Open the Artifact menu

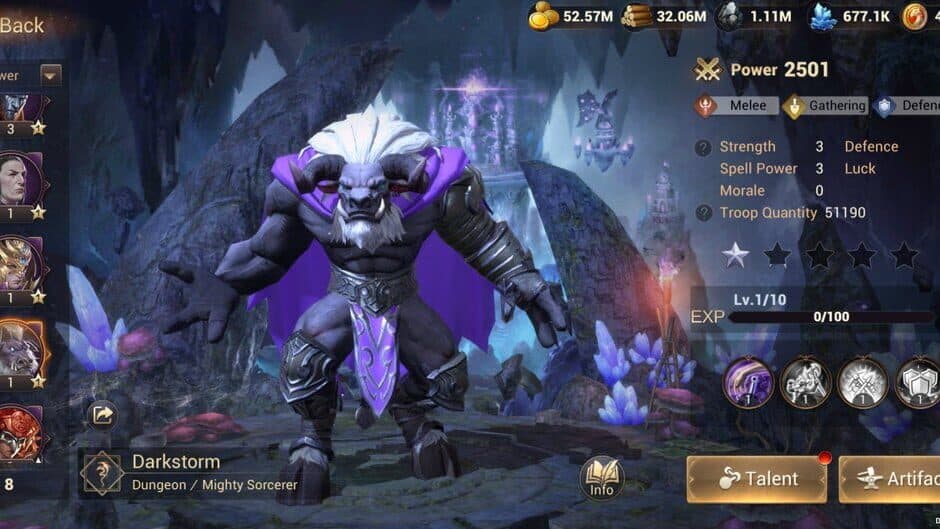click(x=891, y=479)
